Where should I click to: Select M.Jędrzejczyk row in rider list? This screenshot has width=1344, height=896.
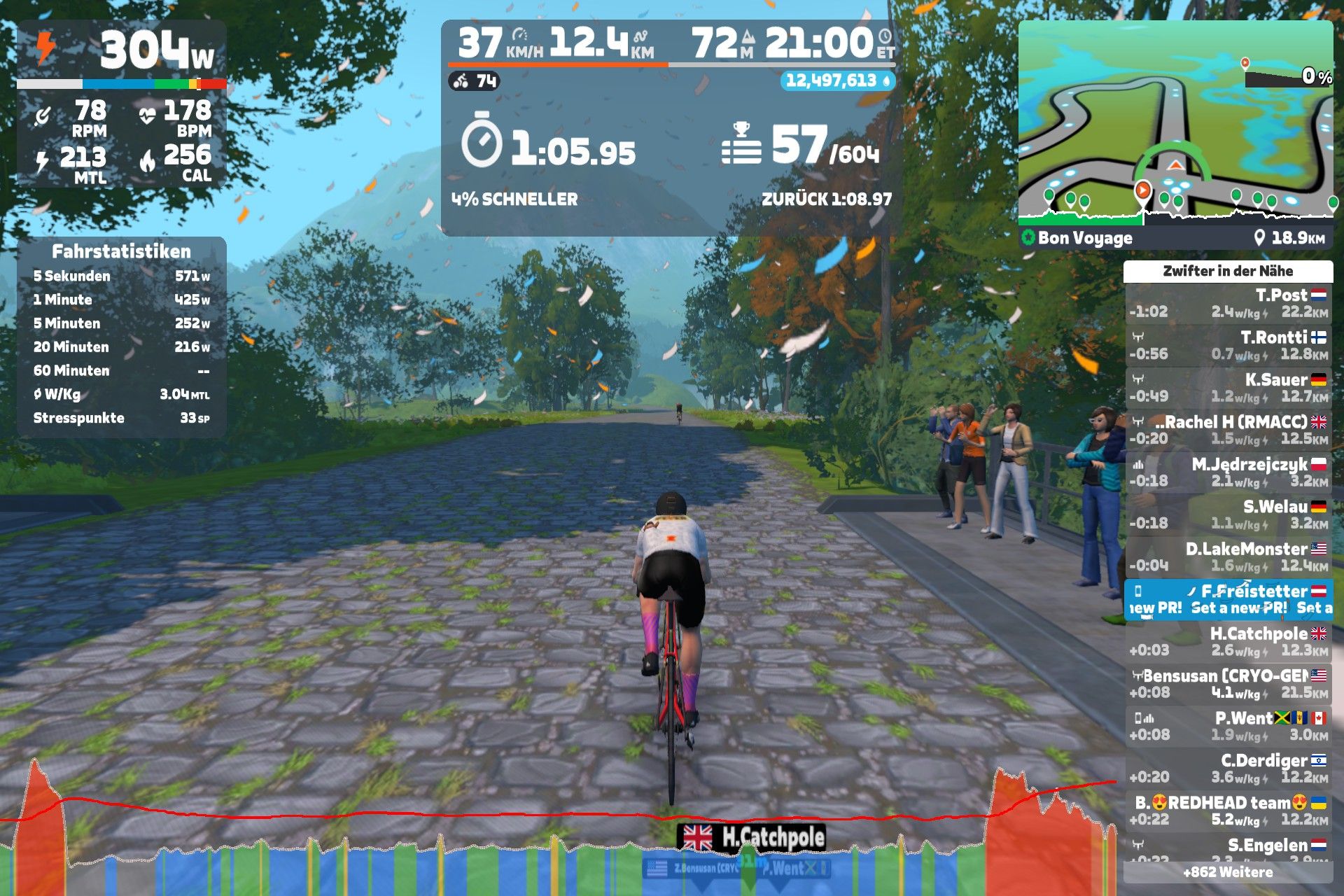(x=1228, y=472)
